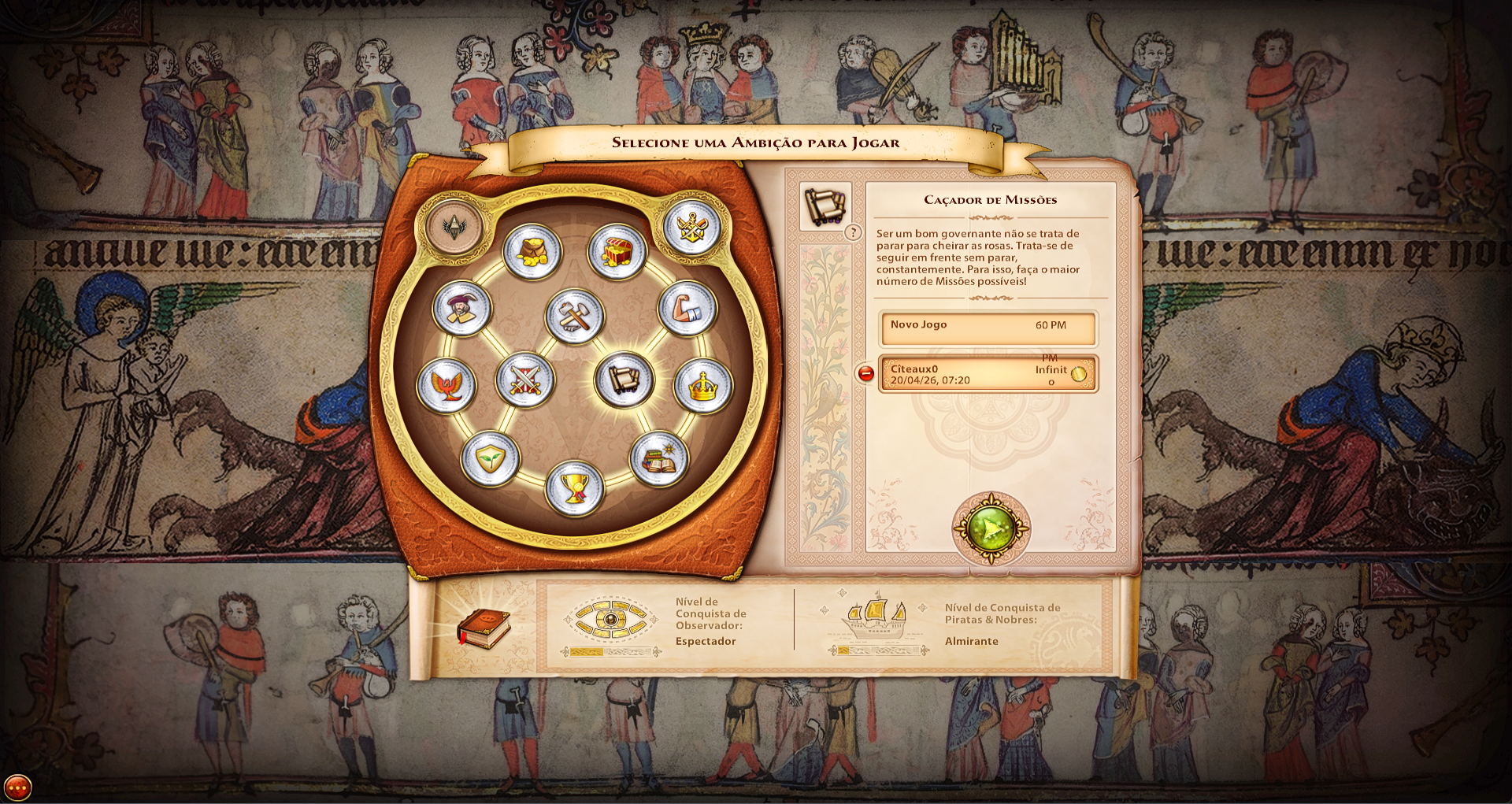
Task: Select the green leaf shield ambition
Action: (x=490, y=458)
